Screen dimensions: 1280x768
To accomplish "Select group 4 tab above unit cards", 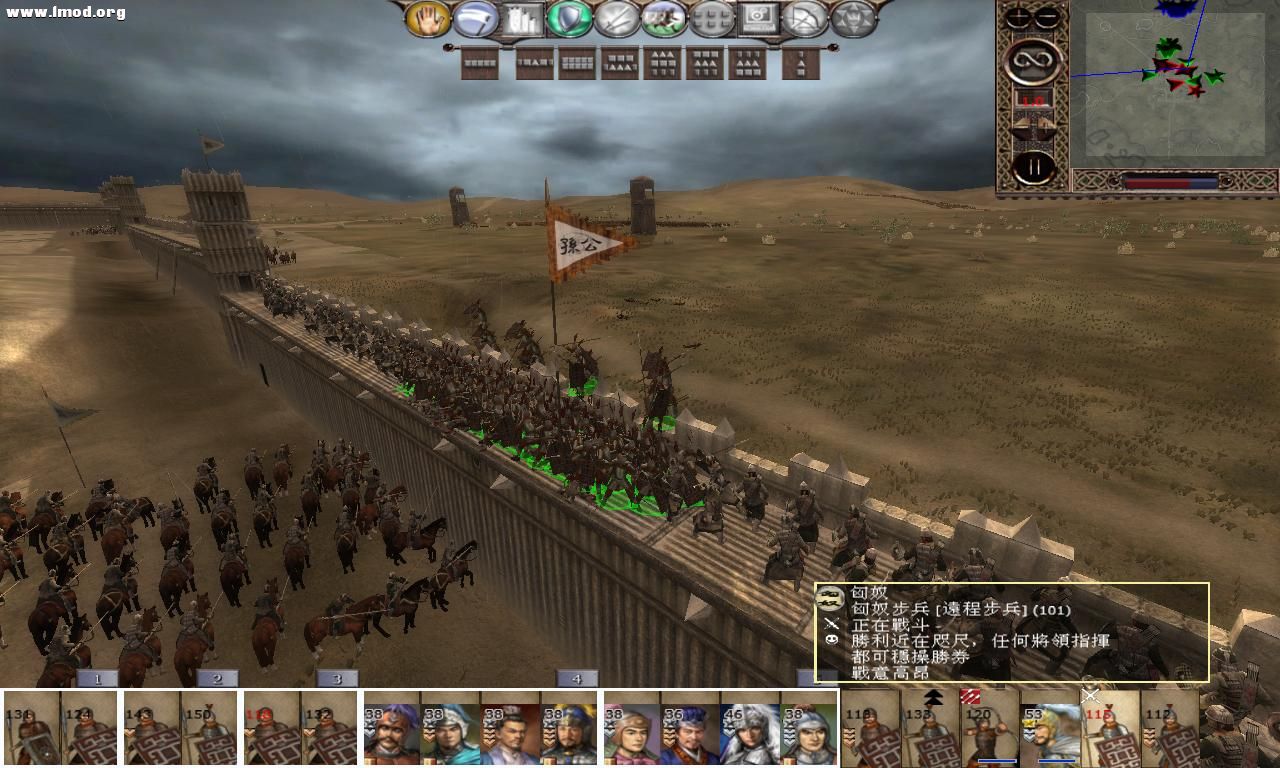I will (577, 679).
